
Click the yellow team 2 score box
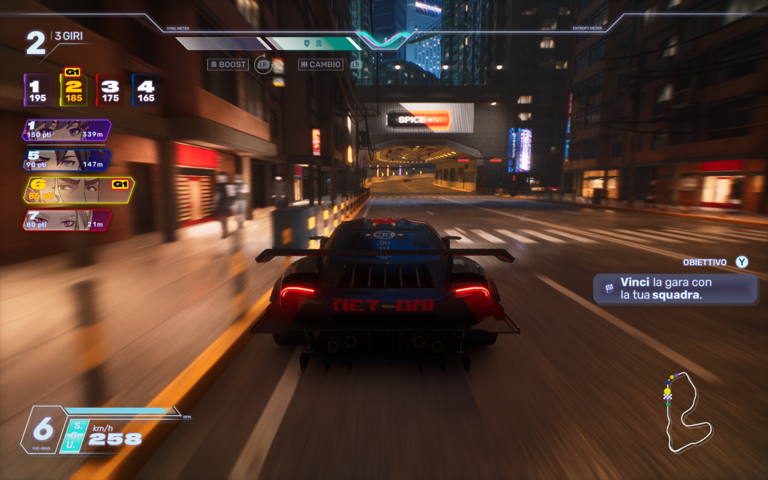(x=73, y=91)
